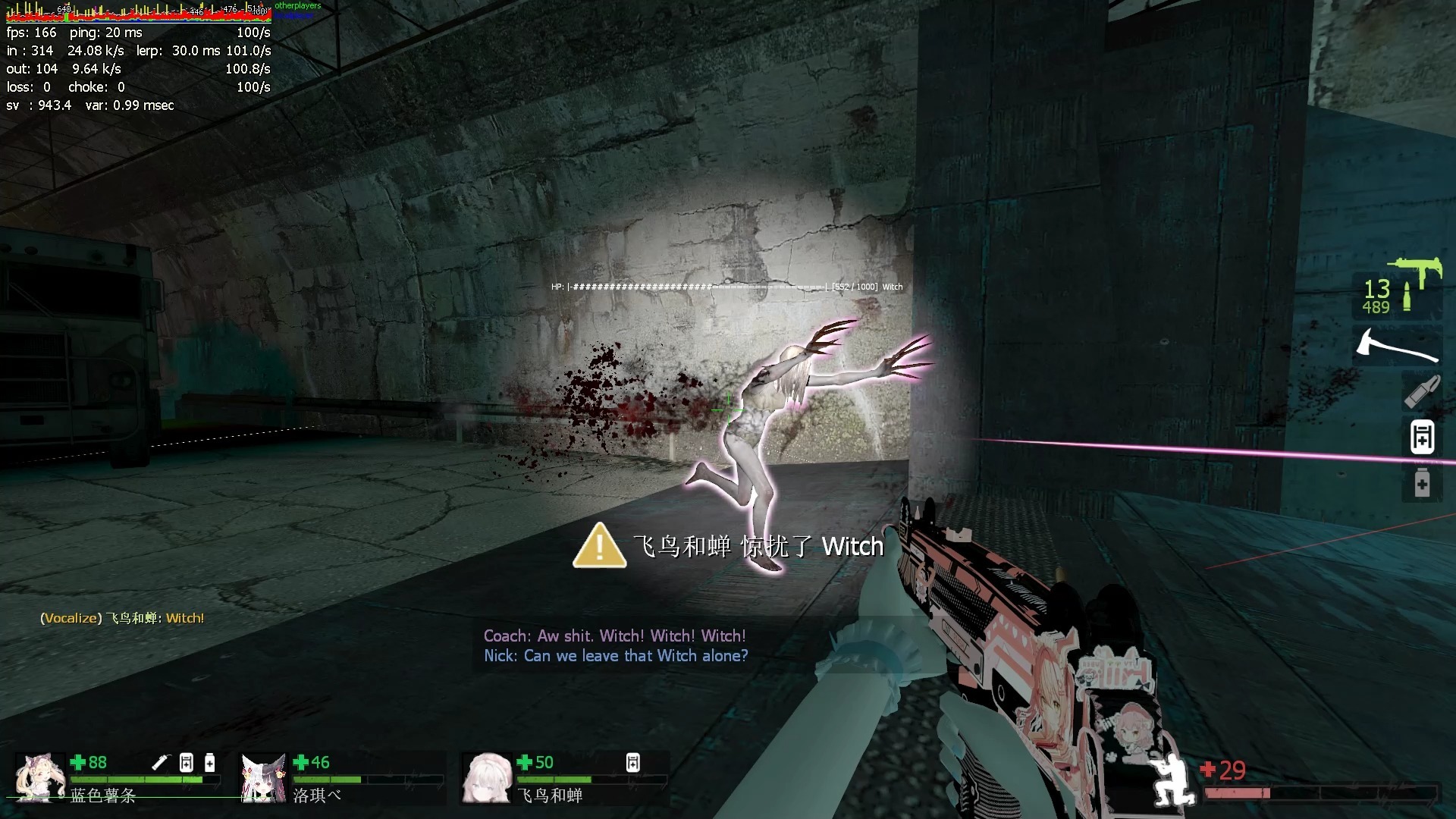Click teammate 蓝色薯条's portrait

pyautogui.click(x=39, y=777)
